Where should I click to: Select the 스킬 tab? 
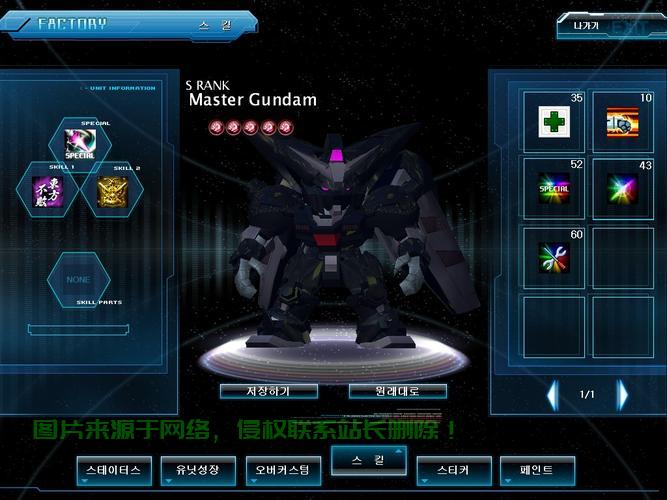[368, 460]
